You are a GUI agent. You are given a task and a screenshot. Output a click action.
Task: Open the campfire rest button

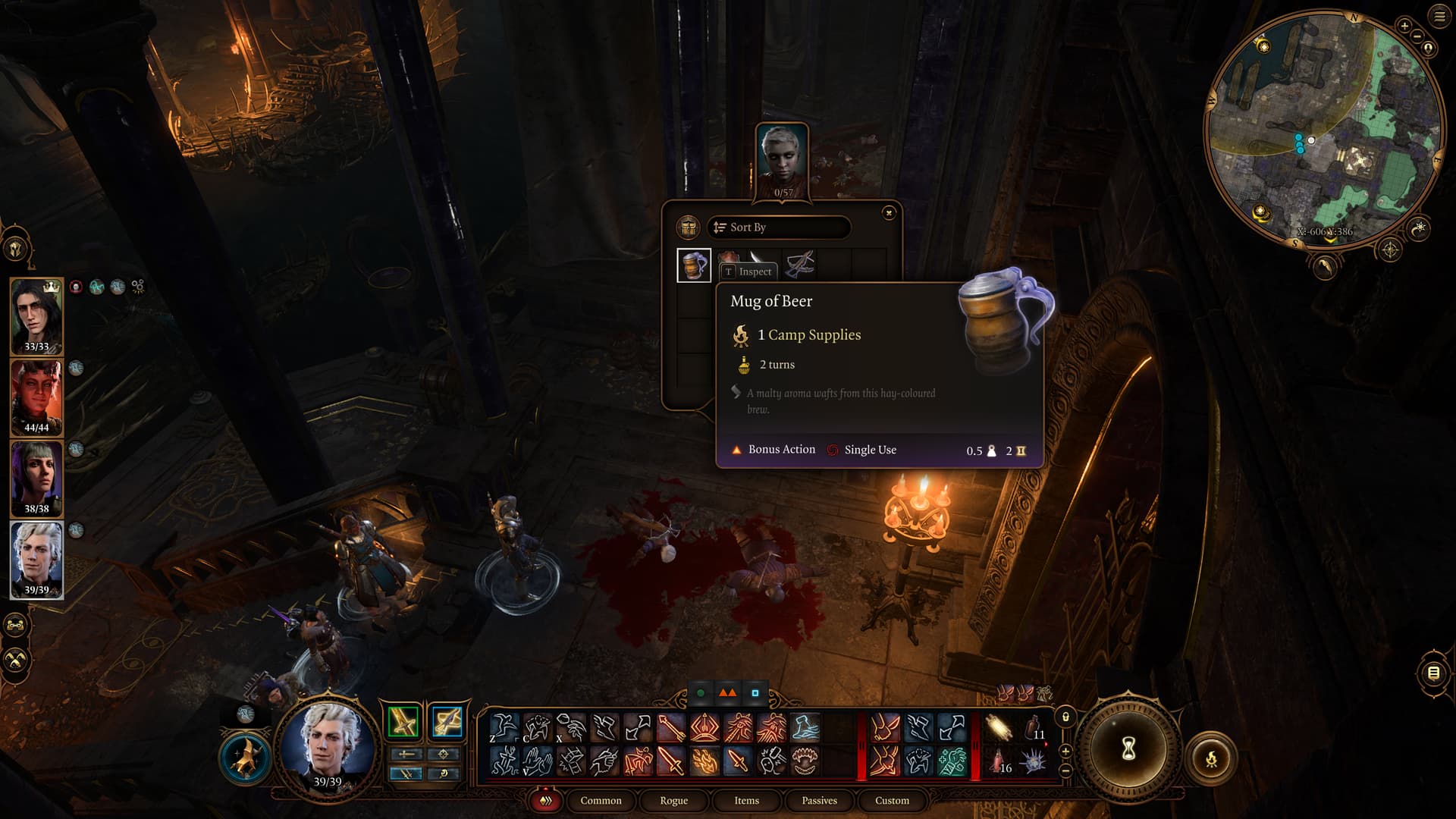(x=1211, y=758)
